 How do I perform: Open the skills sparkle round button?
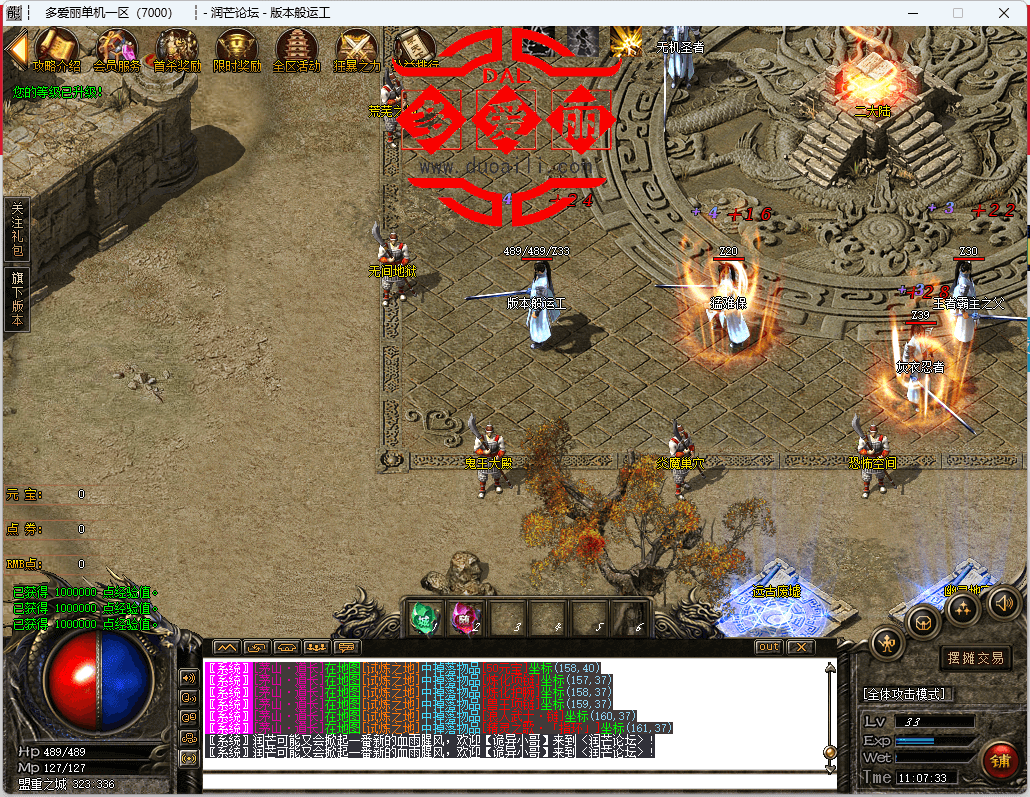pyautogui.click(x=963, y=608)
